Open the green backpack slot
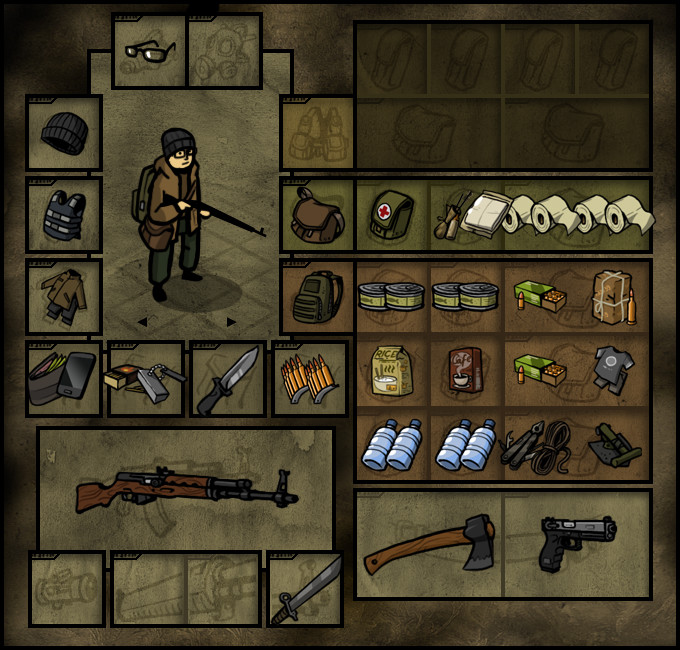This screenshot has width=680, height=650. (x=317, y=297)
